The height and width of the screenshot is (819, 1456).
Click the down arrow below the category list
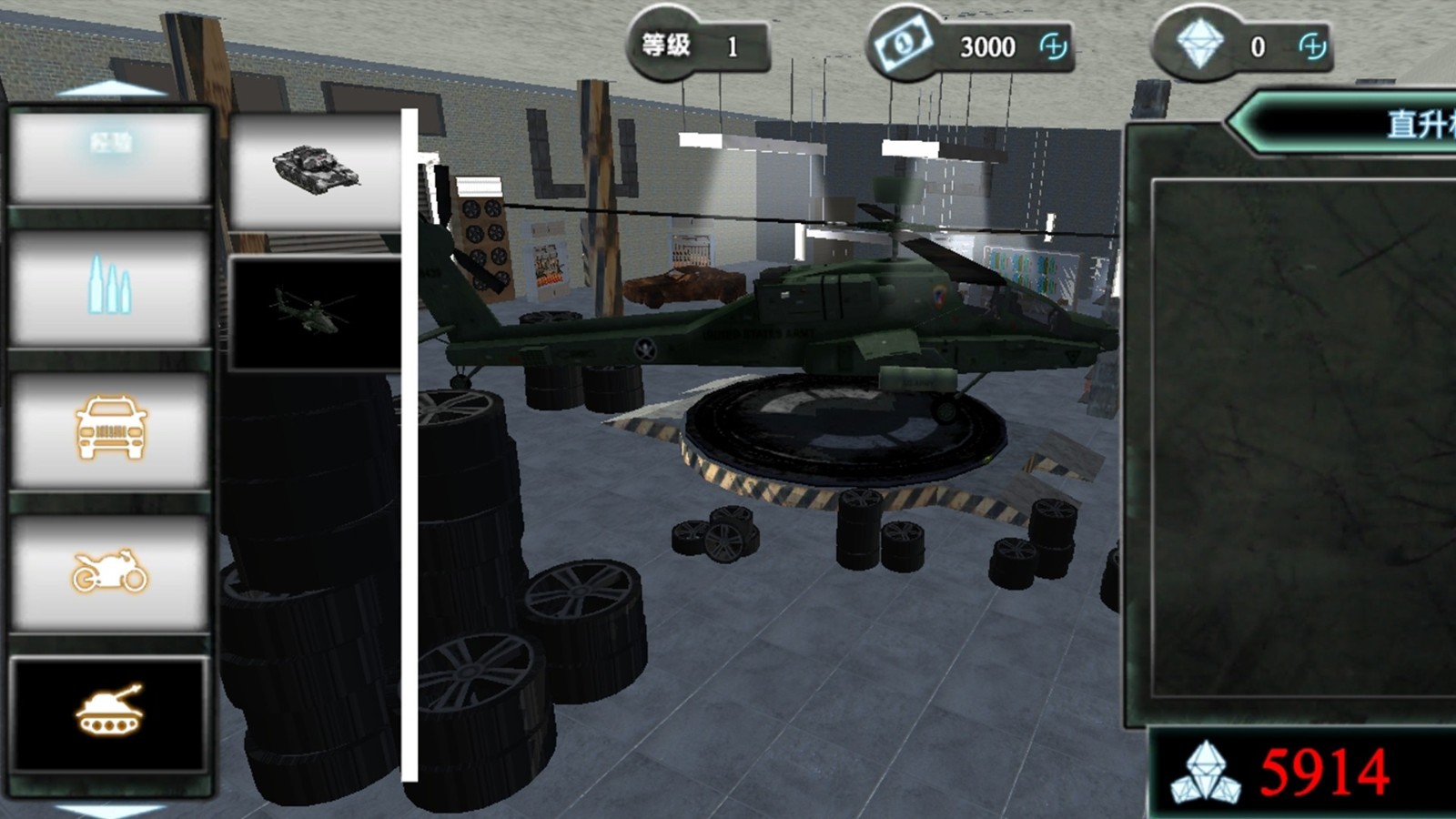(x=110, y=809)
